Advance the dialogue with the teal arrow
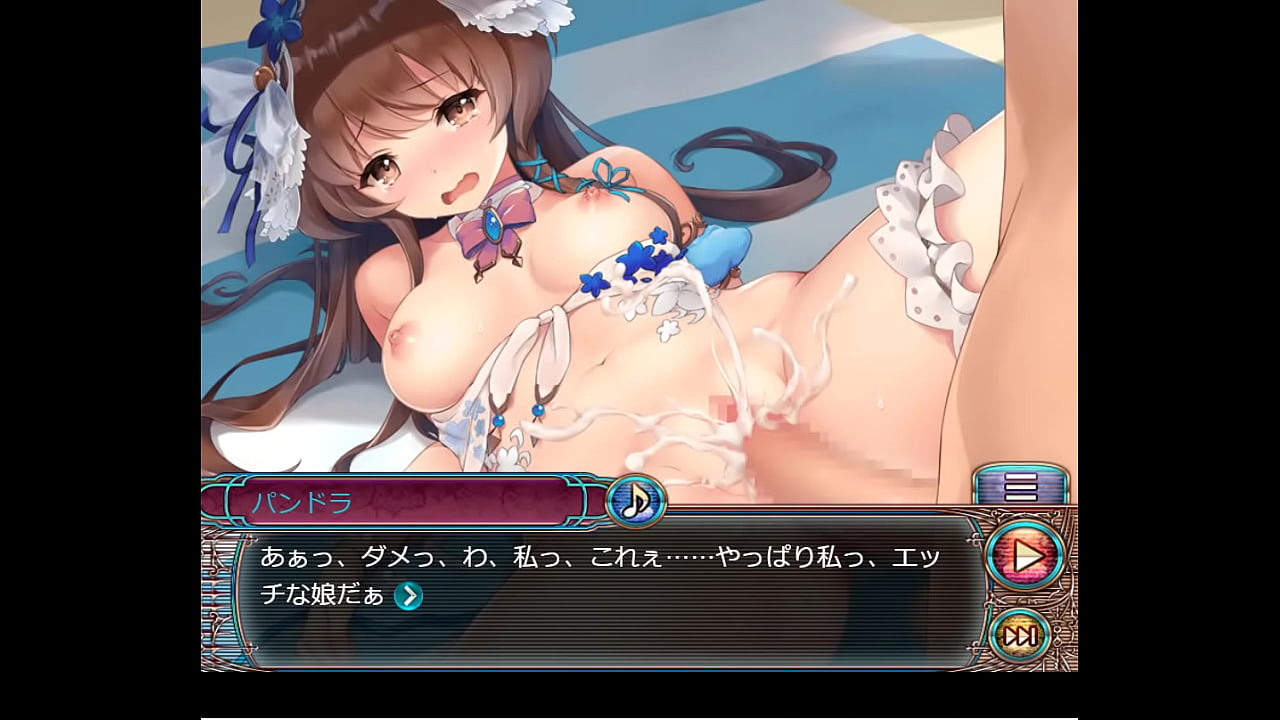1280x720 pixels. coord(408,596)
